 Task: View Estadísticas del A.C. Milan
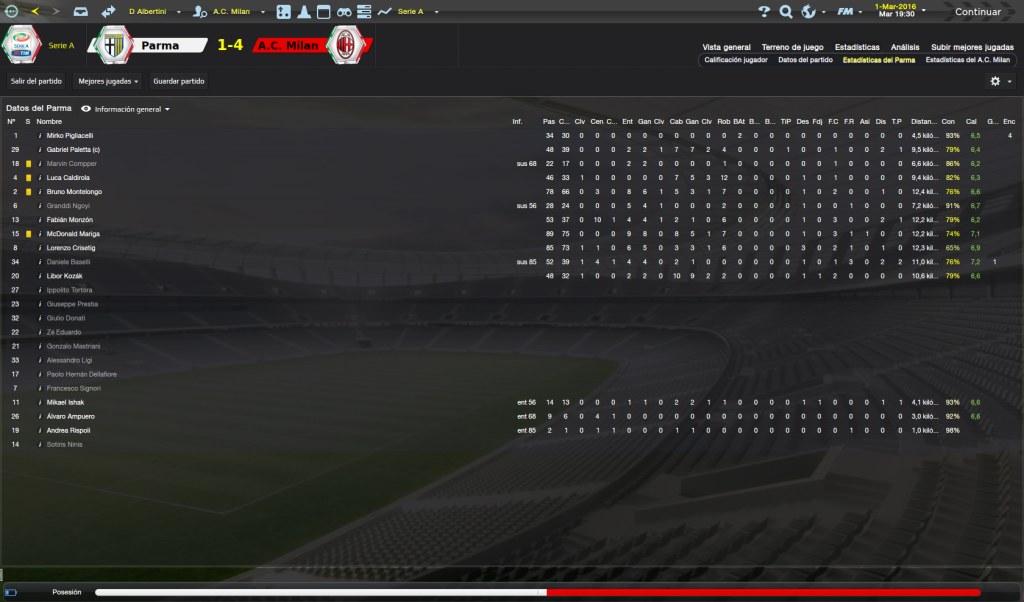967,60
